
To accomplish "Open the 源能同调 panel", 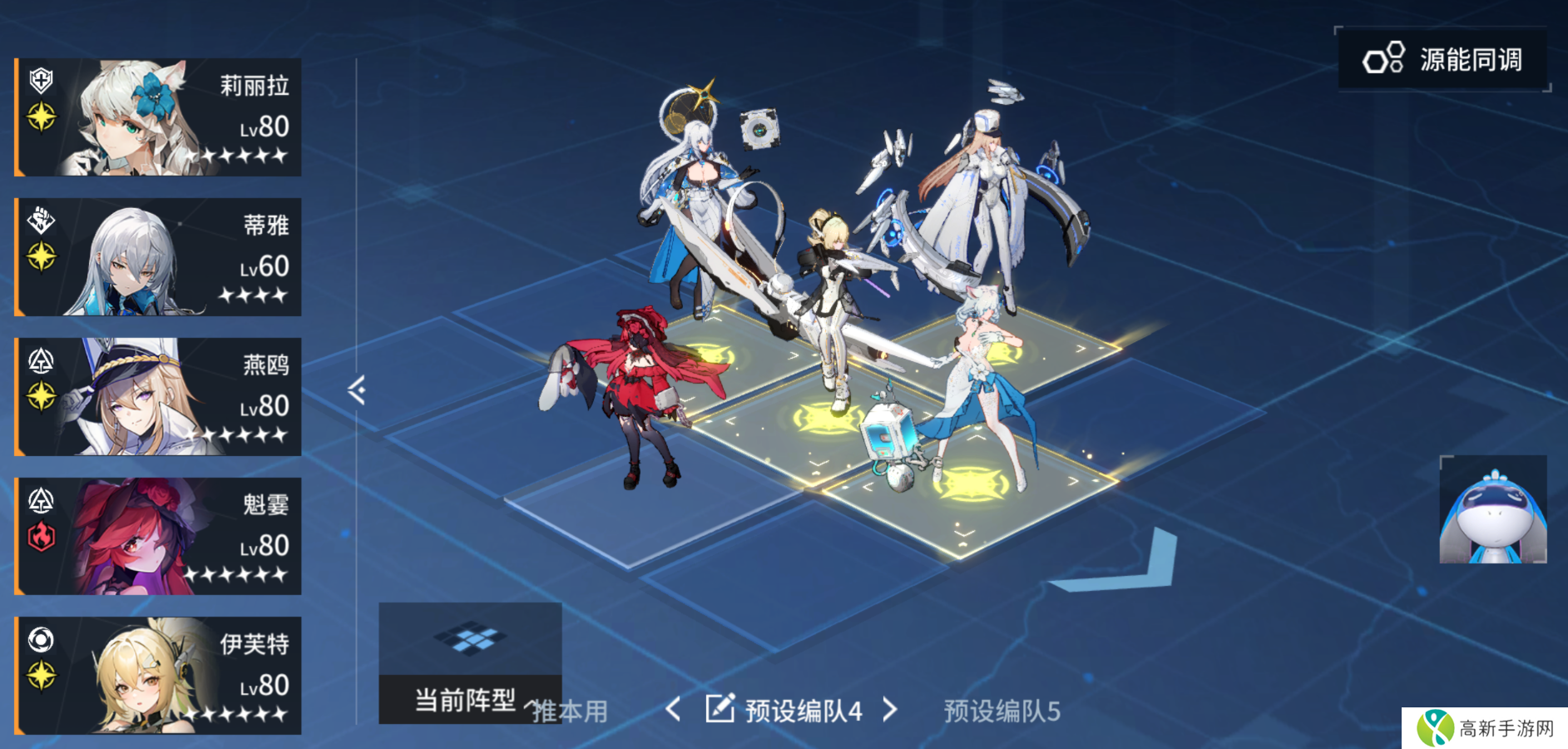I will tap(1442, 59).
